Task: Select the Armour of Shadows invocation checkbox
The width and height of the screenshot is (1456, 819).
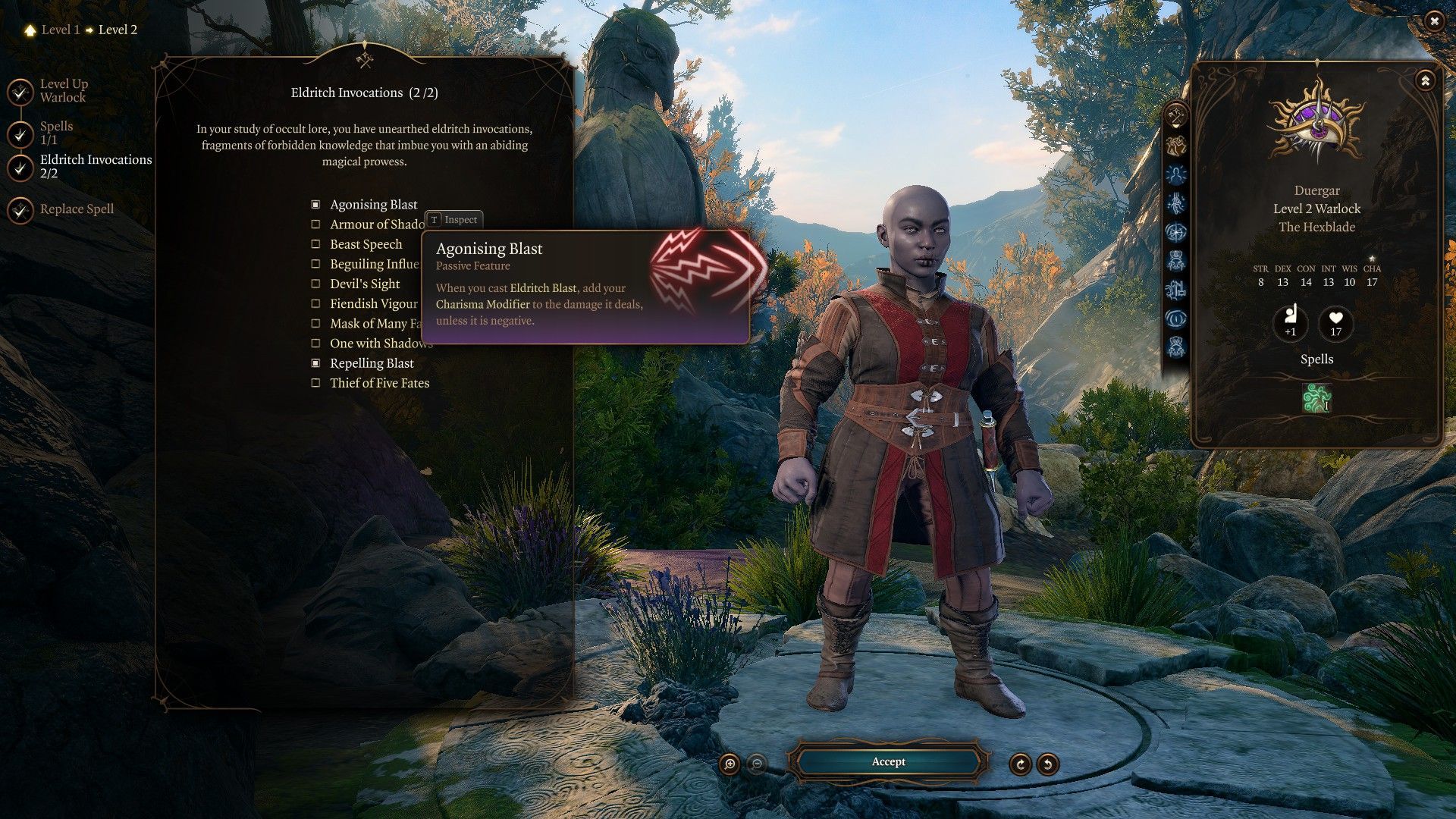Action: click(x=316, y=224)
